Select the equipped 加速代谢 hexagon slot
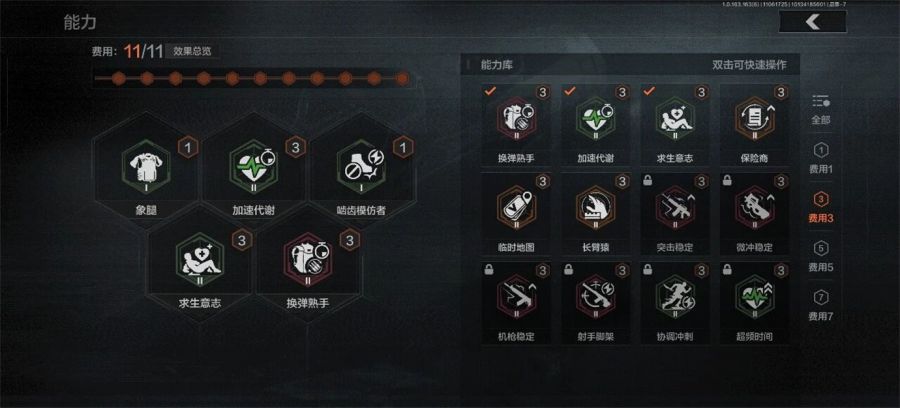Screen dimensions: 900x408 pos(256,173)
